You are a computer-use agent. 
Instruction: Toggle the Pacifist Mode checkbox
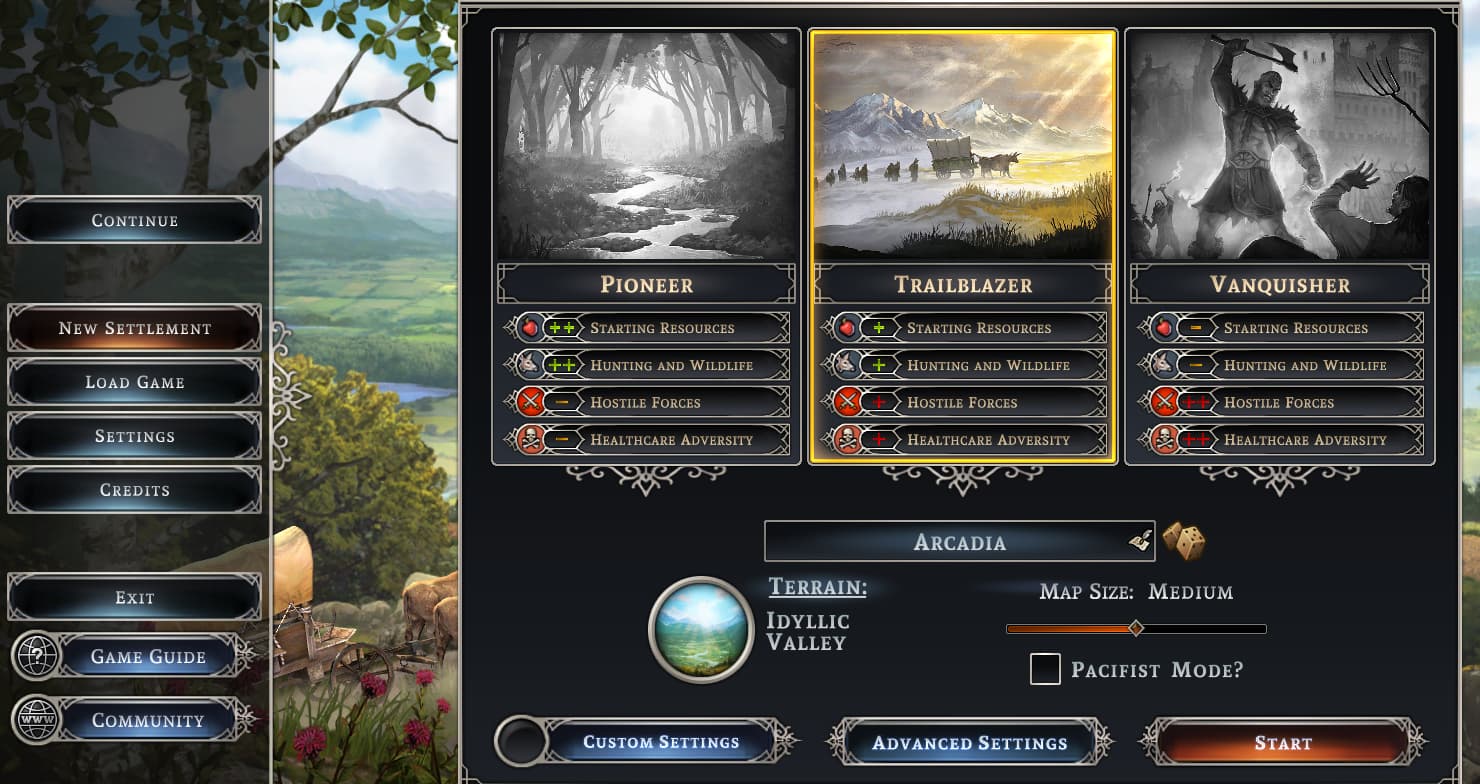(1045, 669)
